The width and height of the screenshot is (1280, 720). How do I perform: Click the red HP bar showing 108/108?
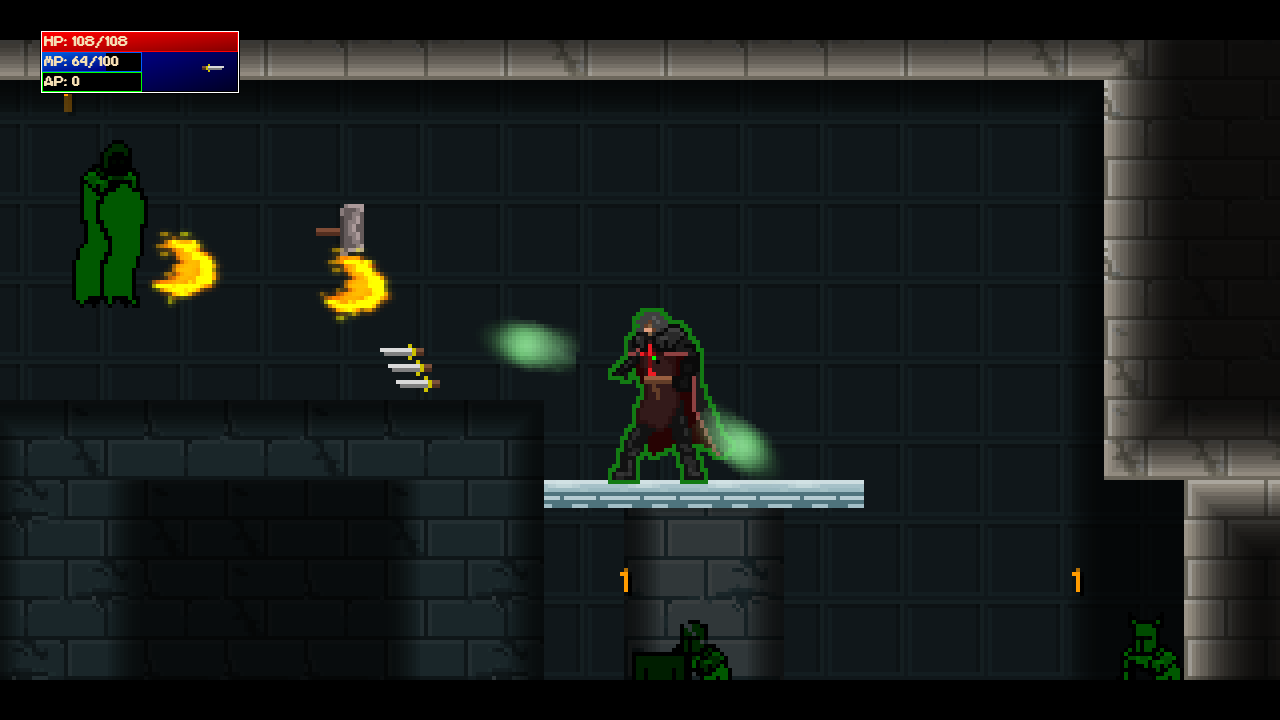(x=140, y=42)
